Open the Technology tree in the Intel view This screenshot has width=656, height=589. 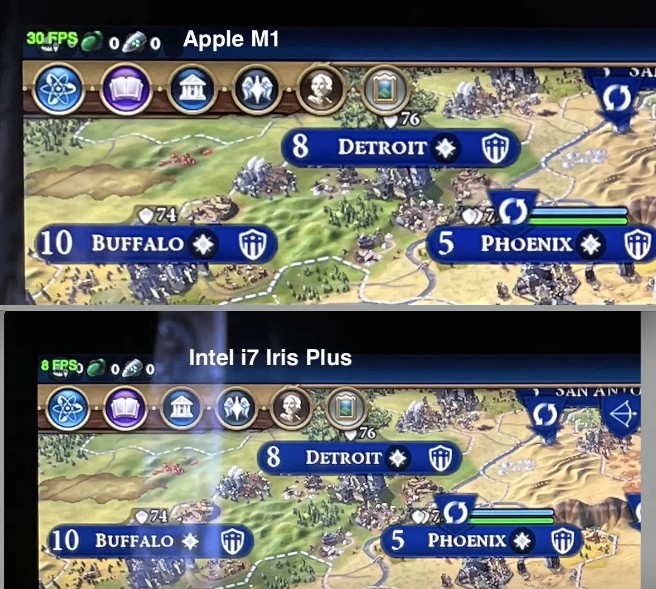68,410
